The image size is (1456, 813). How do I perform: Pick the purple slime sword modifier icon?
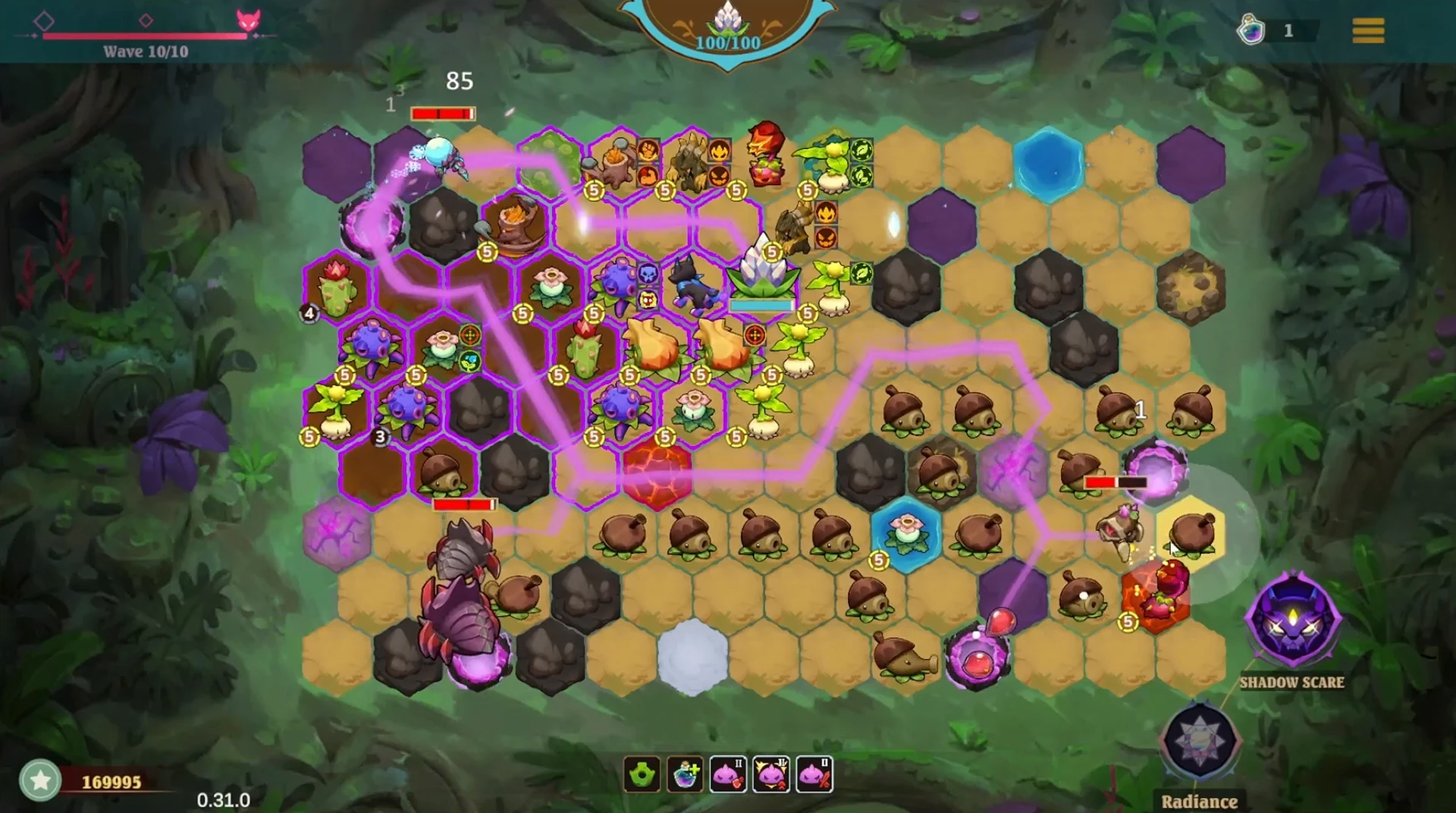click(814, 774)
